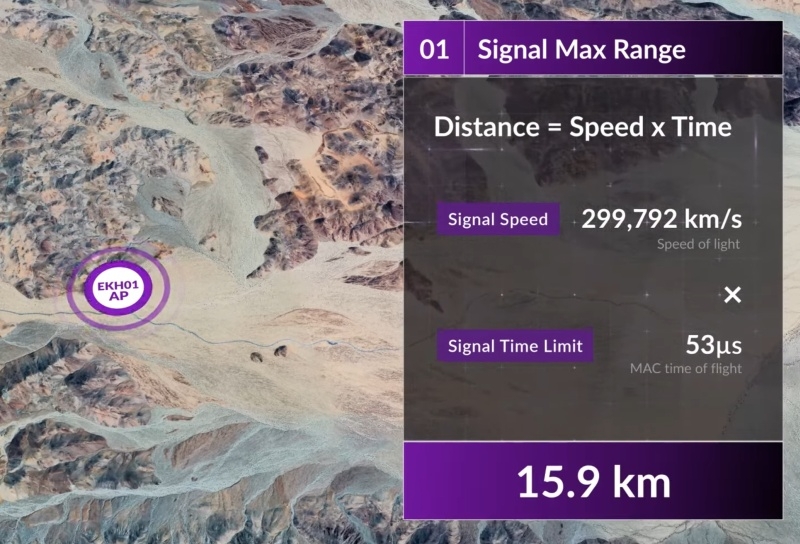Select the EKH01 AP map marker
Screen dimensions: 800x544
pyautogui.click(x=118, y=290)
